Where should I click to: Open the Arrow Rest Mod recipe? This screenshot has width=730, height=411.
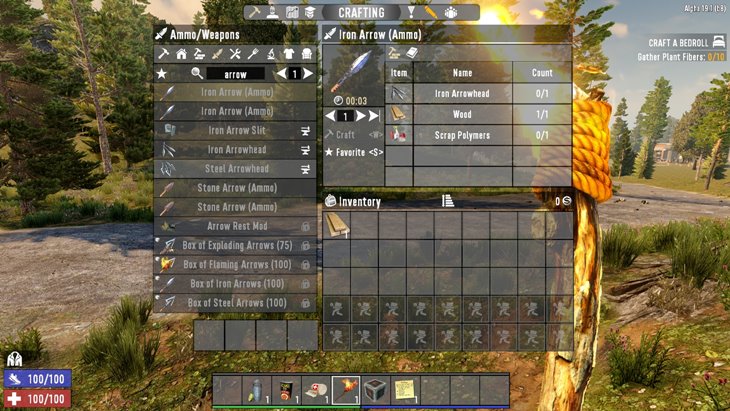coord(236,226)
